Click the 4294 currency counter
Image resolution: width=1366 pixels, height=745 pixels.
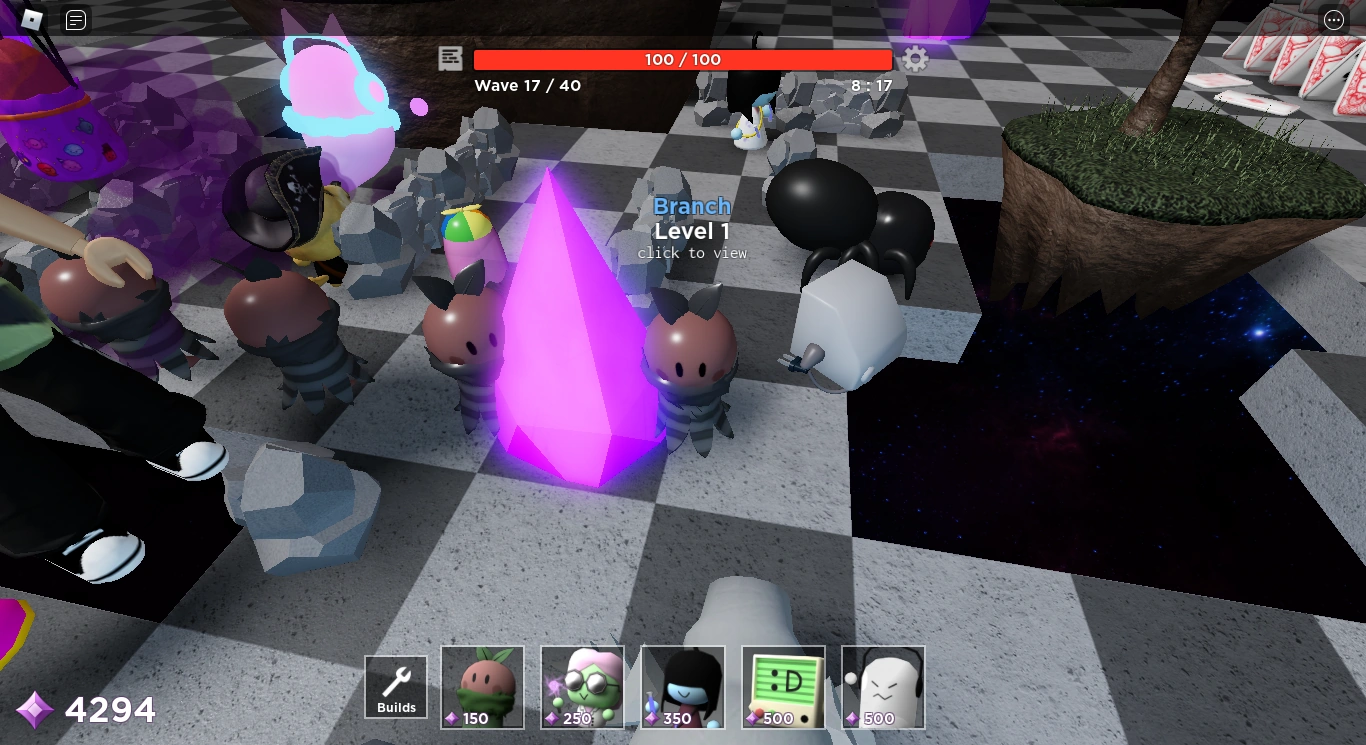pyautogui.click(x=110, y=710)
